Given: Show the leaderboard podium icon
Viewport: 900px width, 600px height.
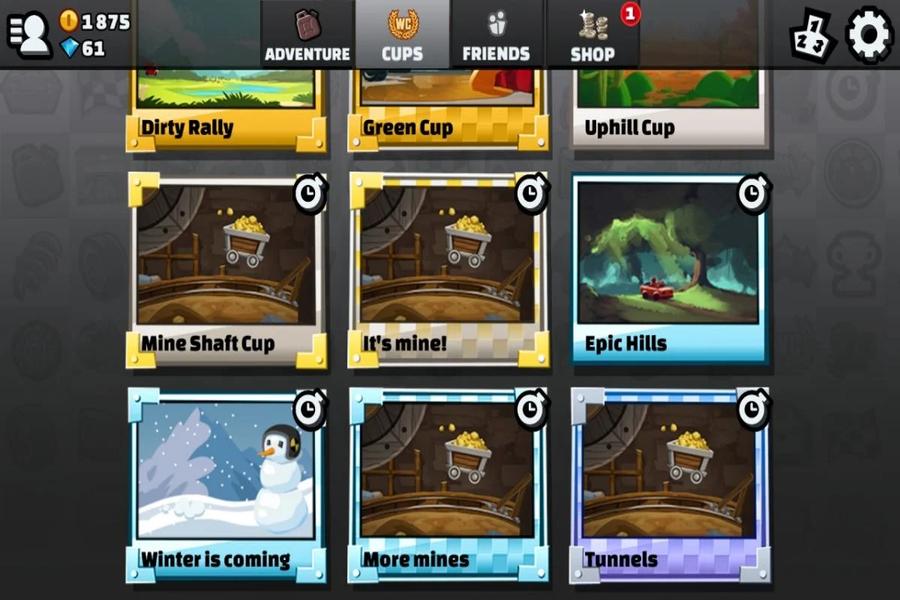Looking at the screenshot, I should coord(813,37).
